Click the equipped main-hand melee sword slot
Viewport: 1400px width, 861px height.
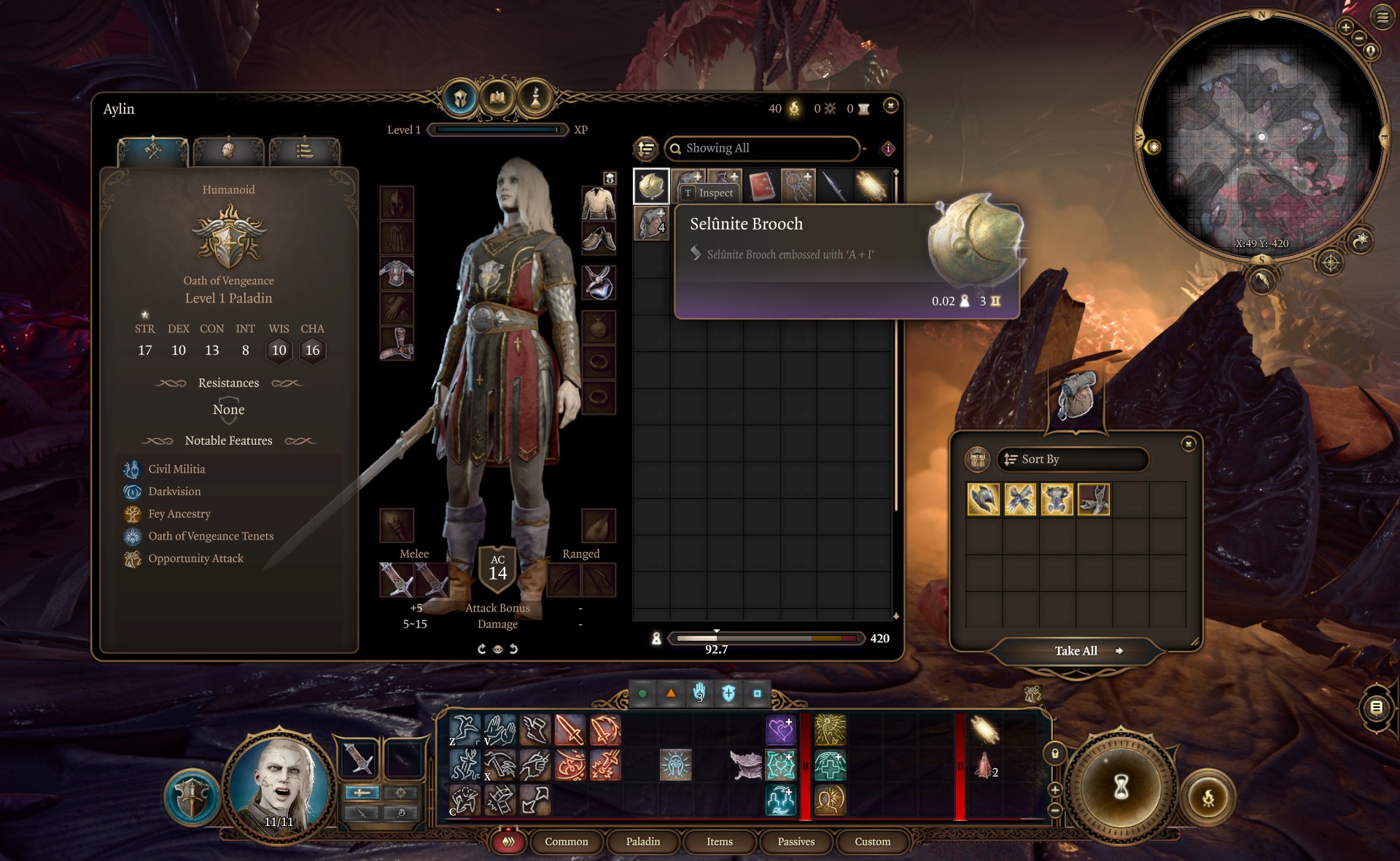397,580
